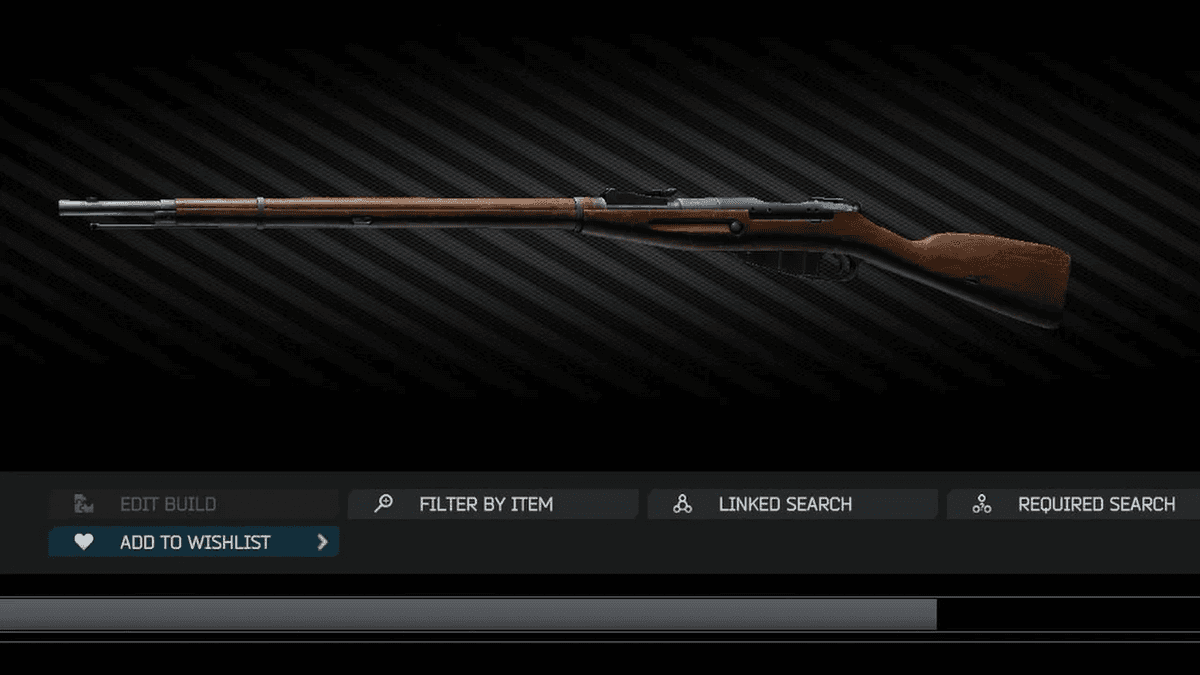The width and height of the screenshot is (1200, 675).
Task: Select the Filter by Item option
Action: 486,504
